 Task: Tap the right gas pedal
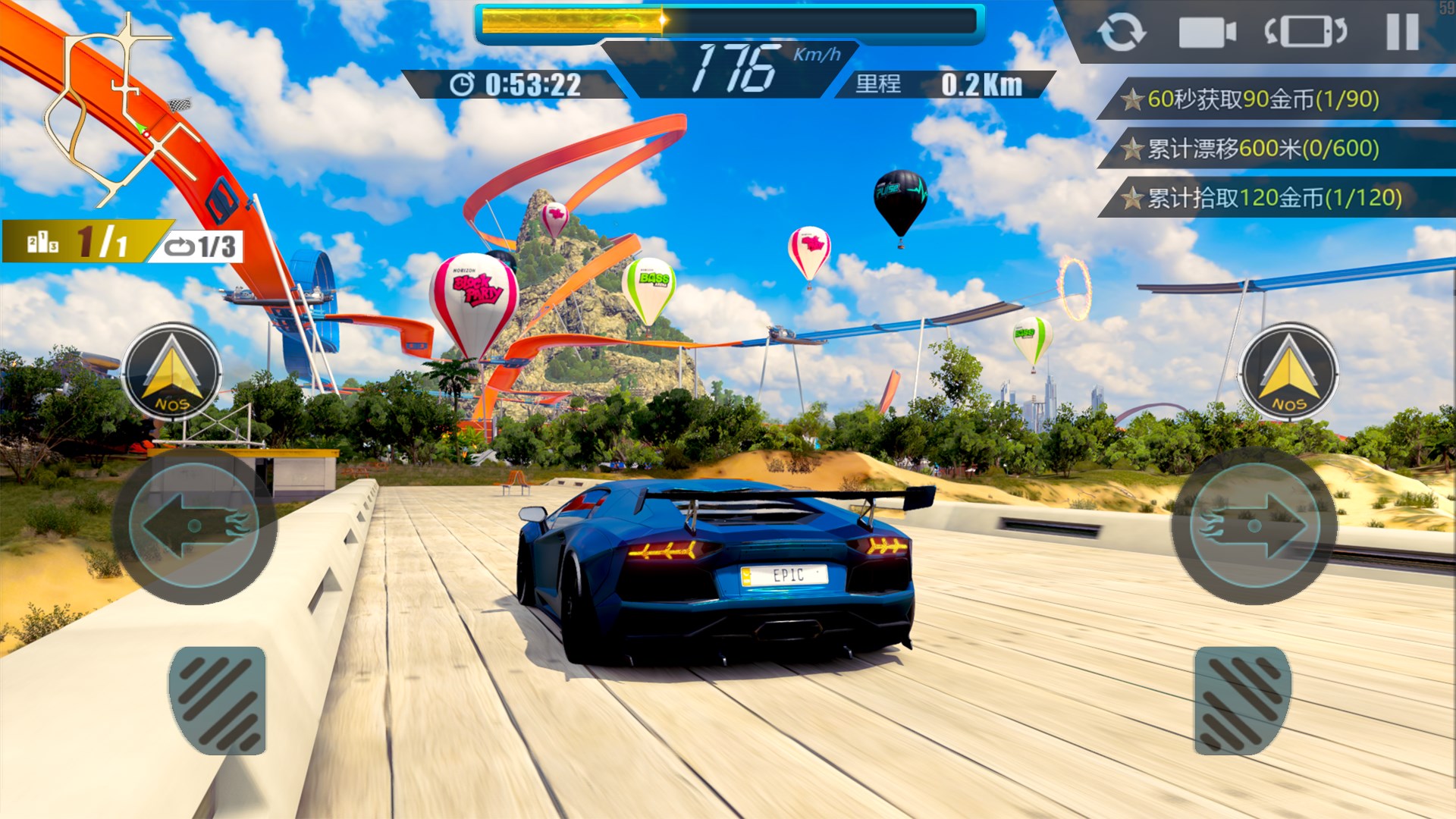(x=1242, y=700)
